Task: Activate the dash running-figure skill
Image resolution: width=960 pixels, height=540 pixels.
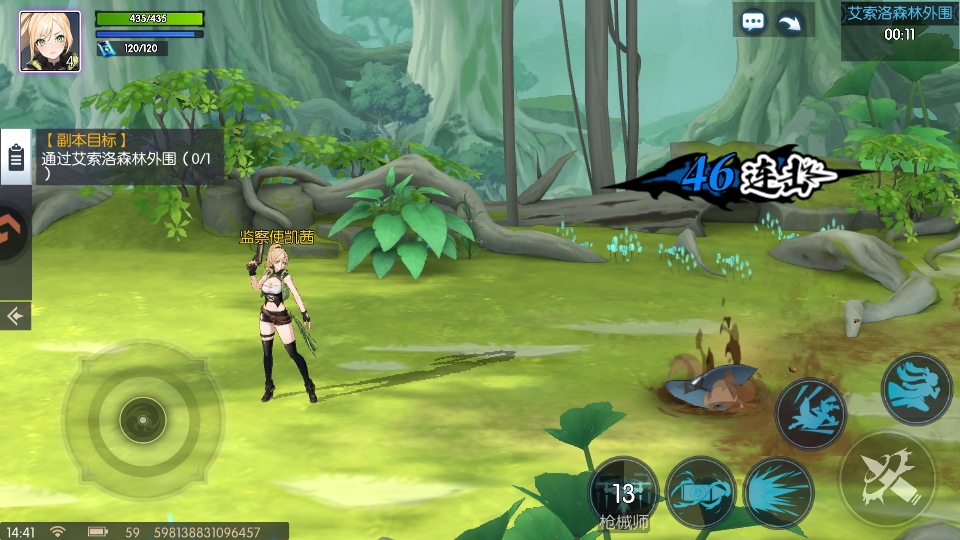Action: point(916,388)
